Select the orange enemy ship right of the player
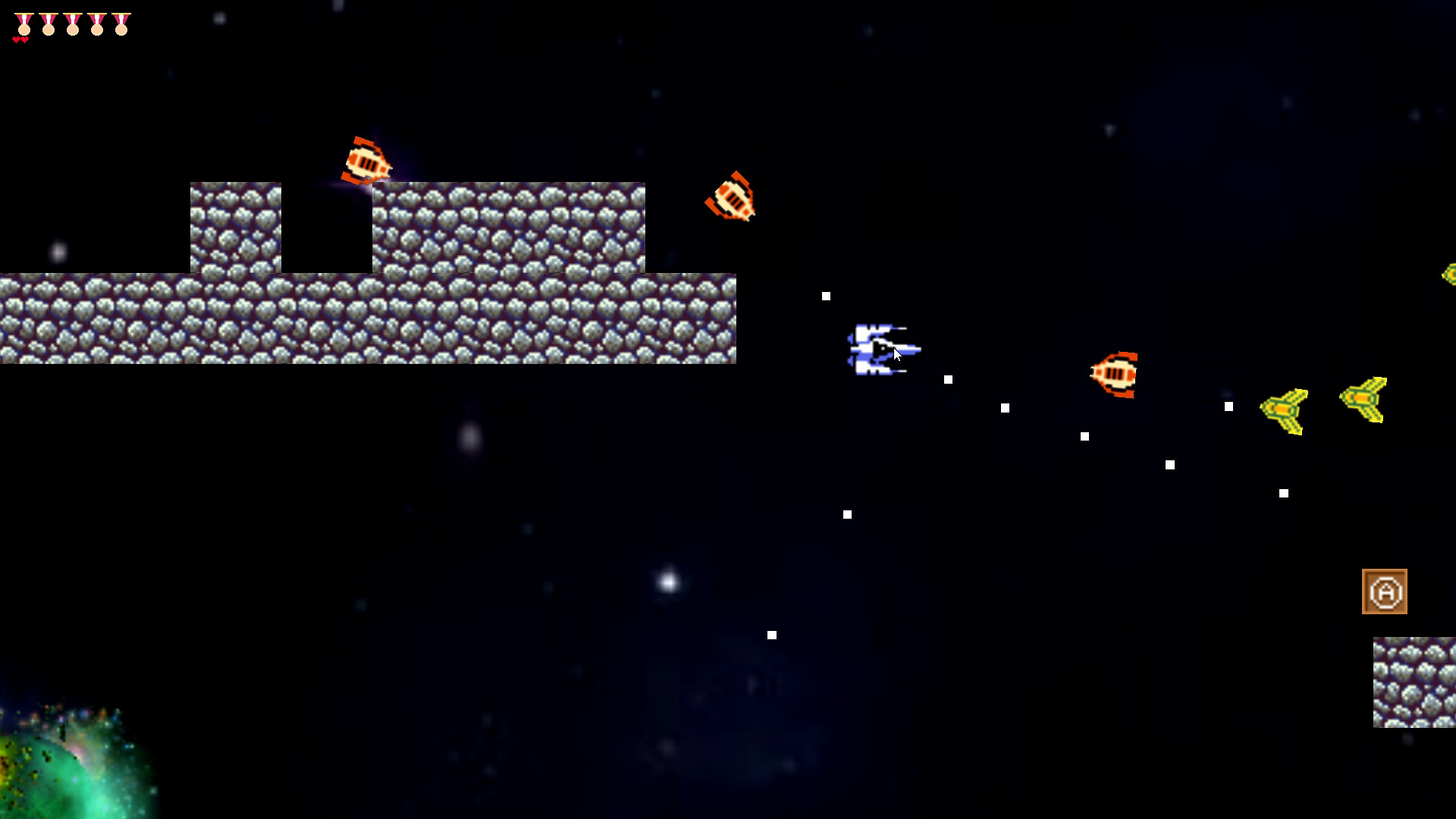This screenshot has width=1456, height=819. pos(1116,373)
